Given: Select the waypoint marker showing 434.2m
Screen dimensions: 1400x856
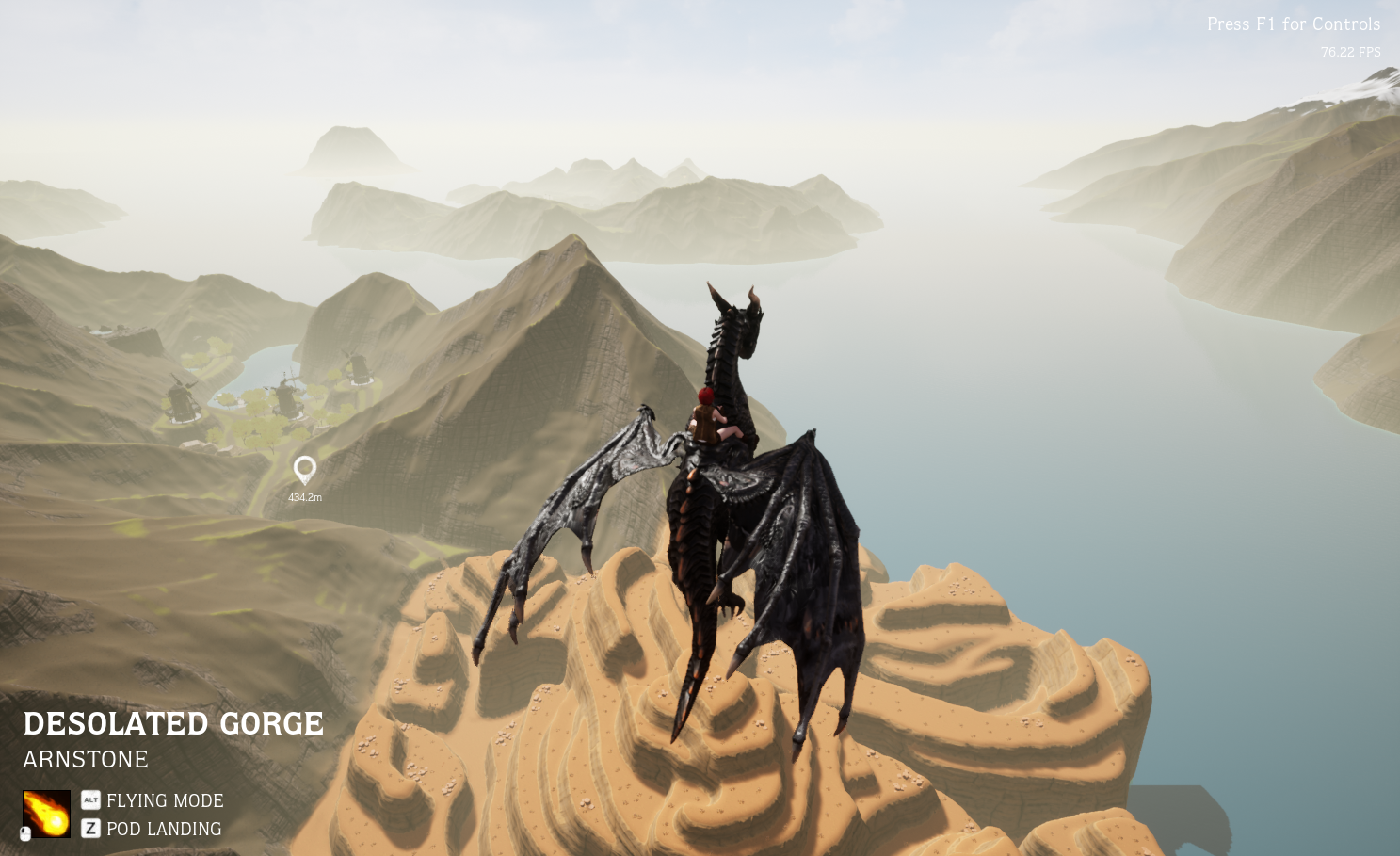Looking at the screenshot, I should [x=305, y=469].
